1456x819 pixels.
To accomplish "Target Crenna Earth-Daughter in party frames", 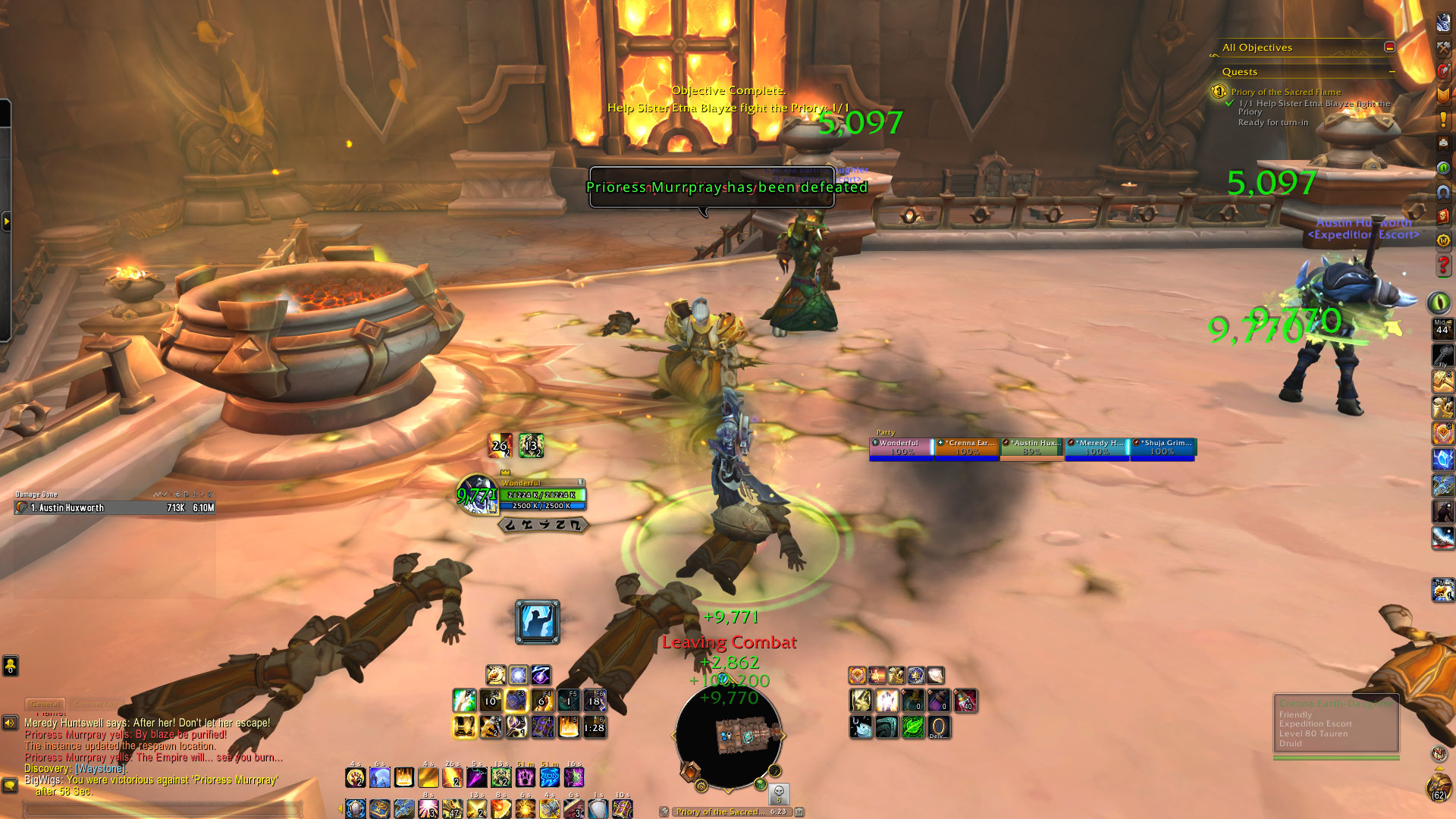I will pos(966,447).
